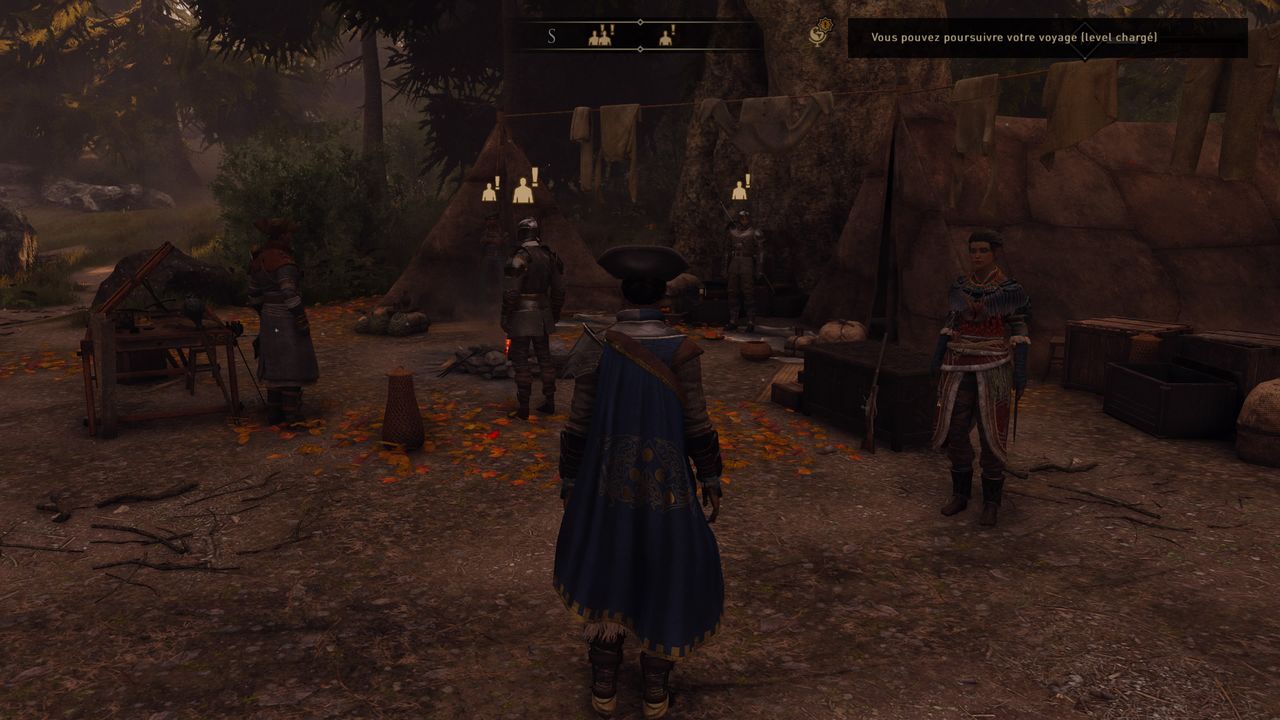Open the round notification icon beside the message
1280x720 pixels.
tap(821, 33)
